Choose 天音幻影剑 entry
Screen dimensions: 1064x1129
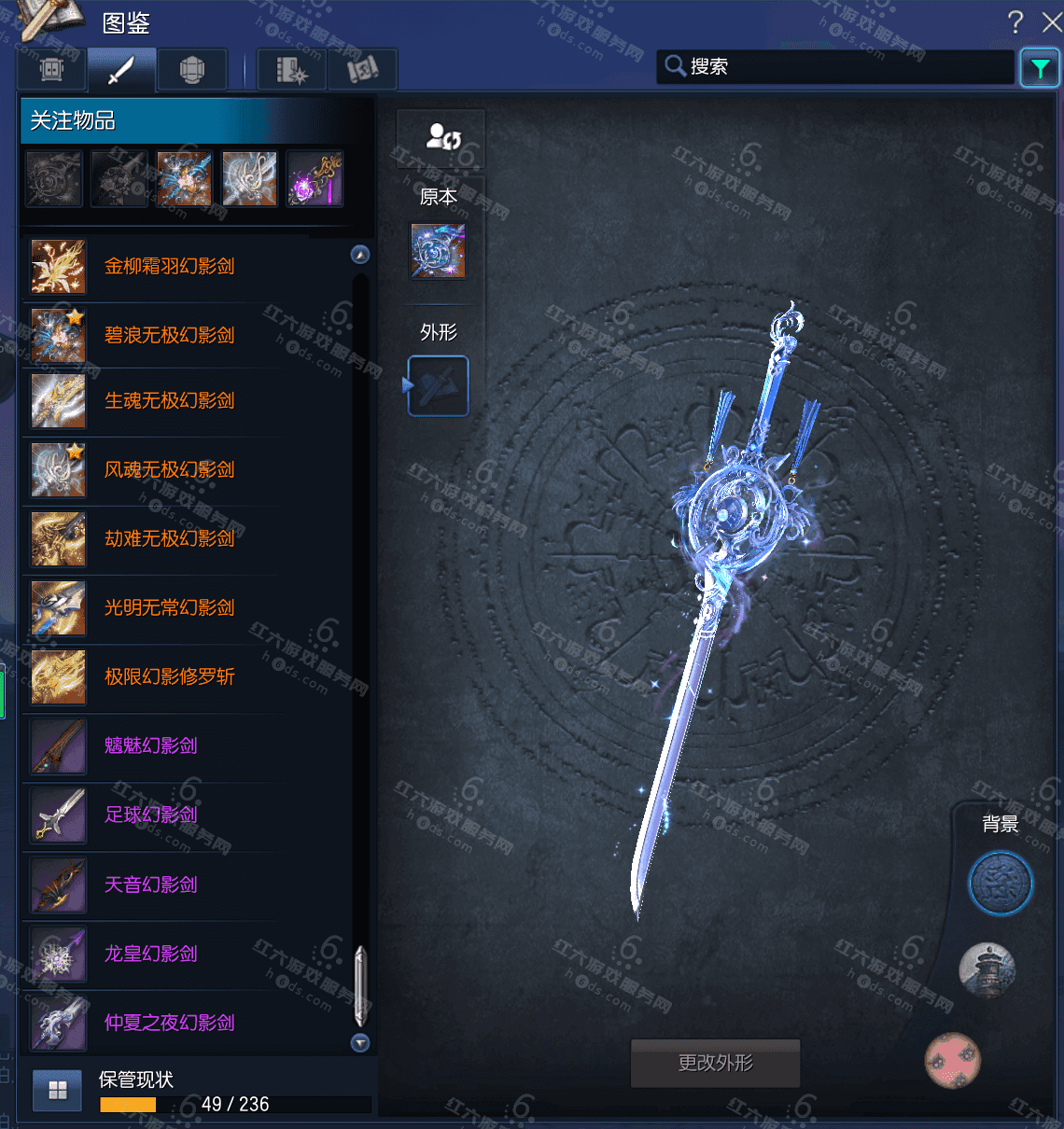coord(150,885)
